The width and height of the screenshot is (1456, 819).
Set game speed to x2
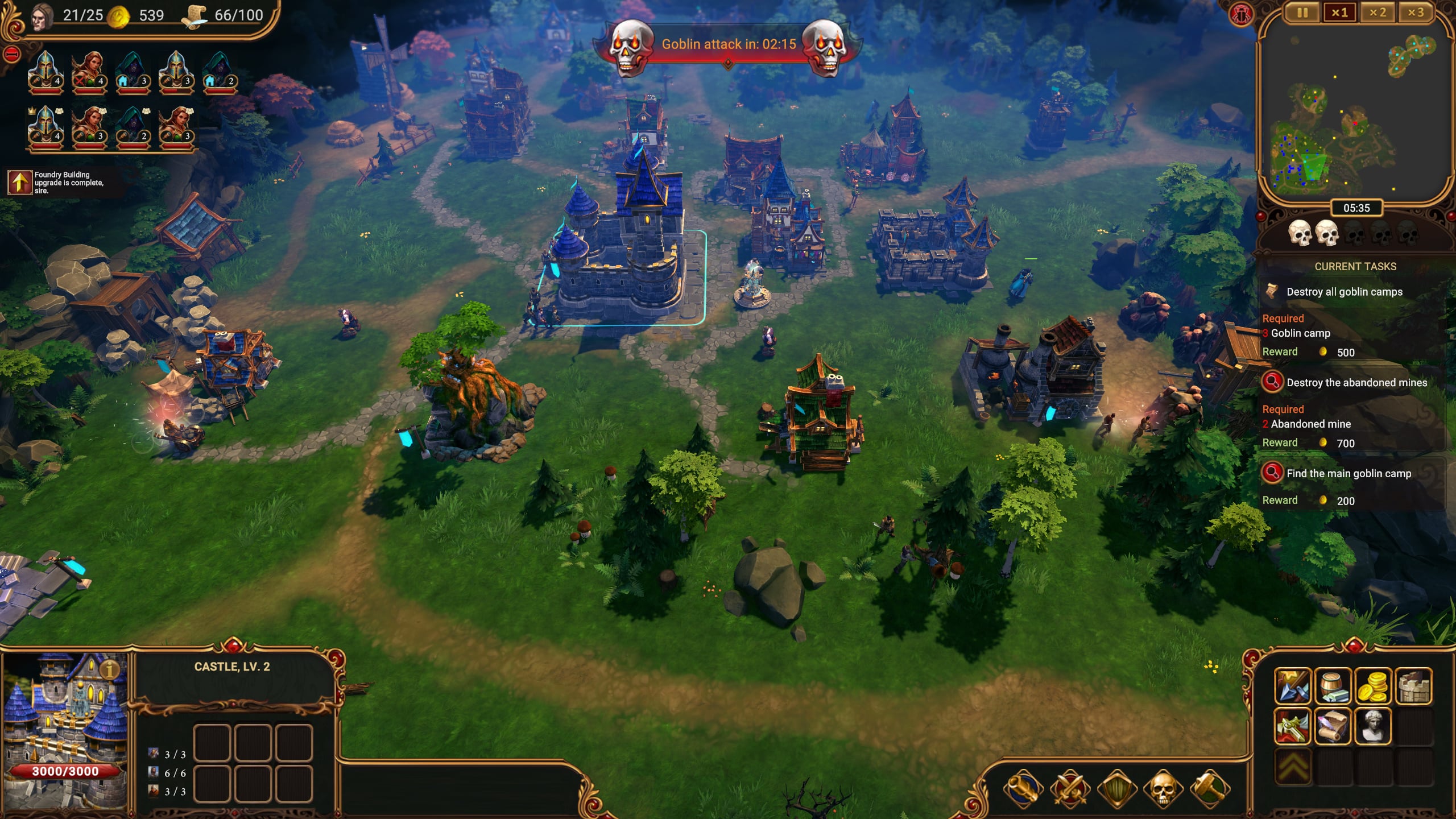(1378, 13)
